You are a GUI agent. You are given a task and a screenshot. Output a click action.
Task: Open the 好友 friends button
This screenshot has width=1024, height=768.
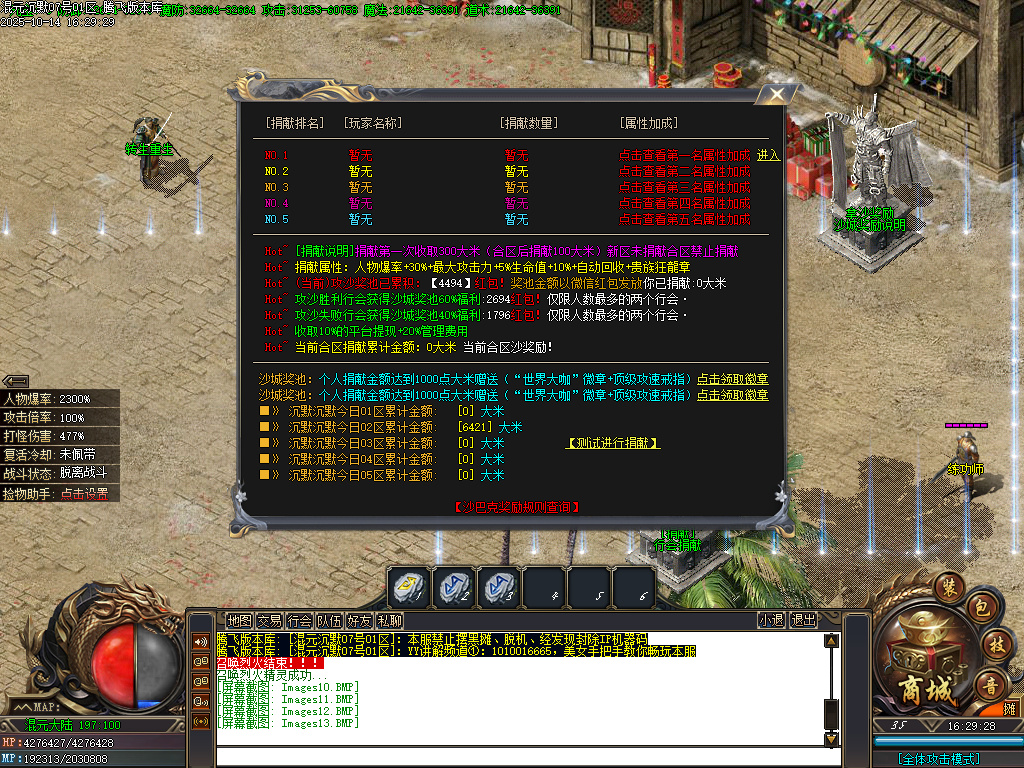point(359,620)
